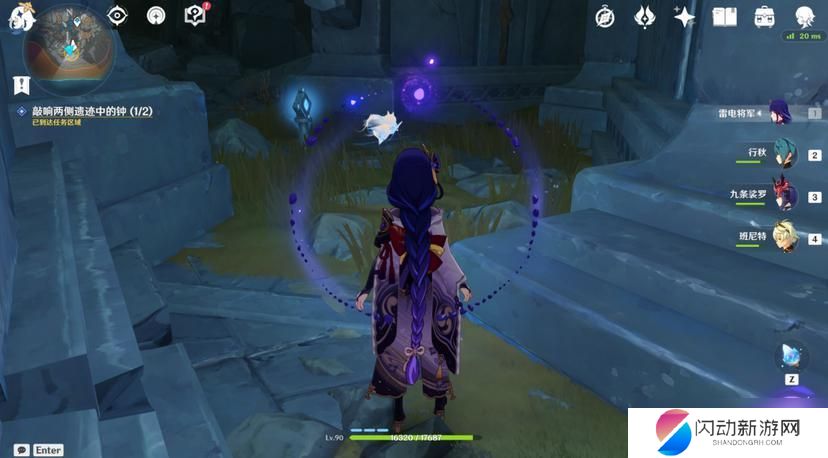
Task: Switch to party member 九条裟罗
Action: [783, 195]
